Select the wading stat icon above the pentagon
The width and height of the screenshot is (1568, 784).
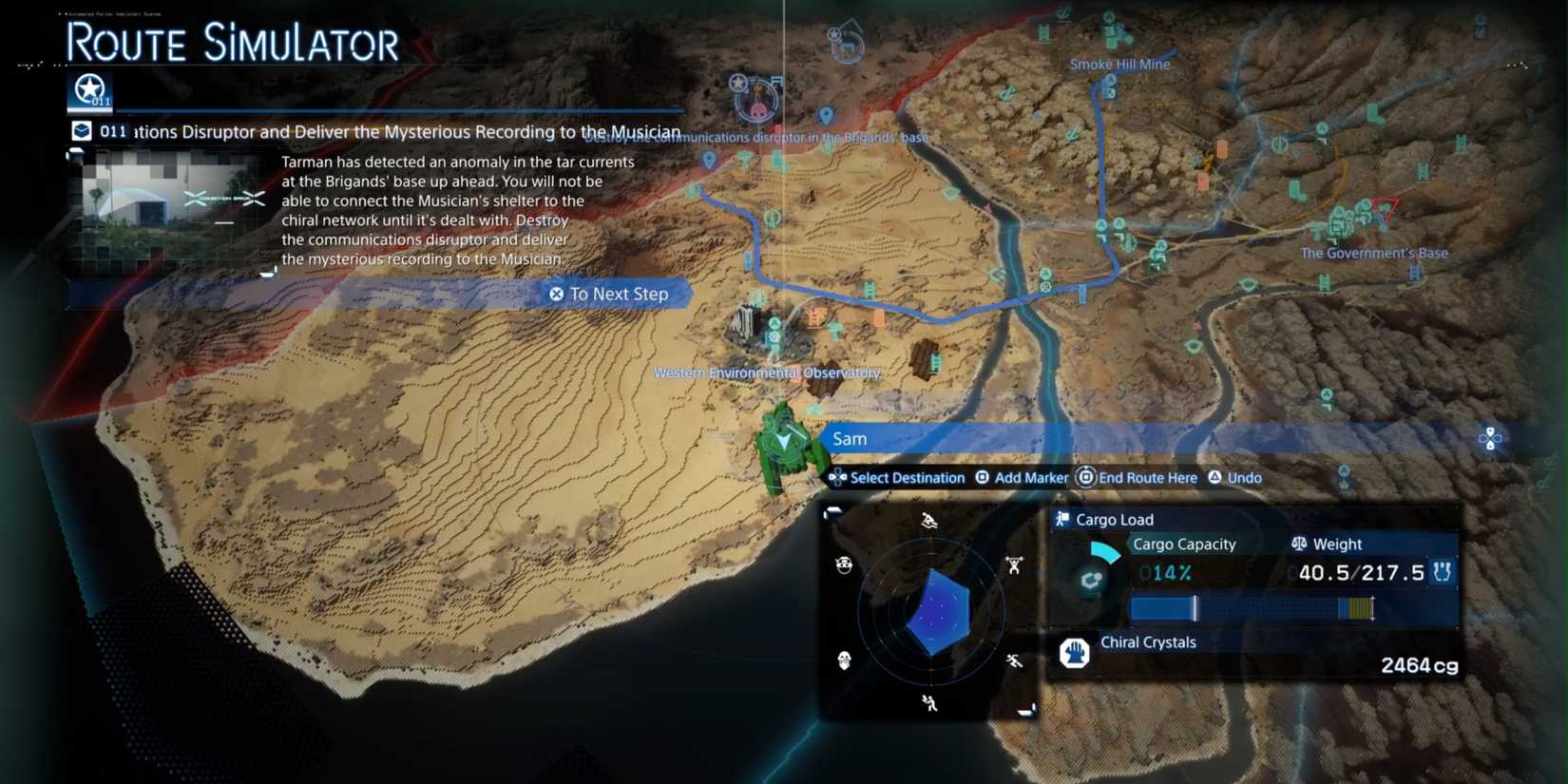point(929,521)
